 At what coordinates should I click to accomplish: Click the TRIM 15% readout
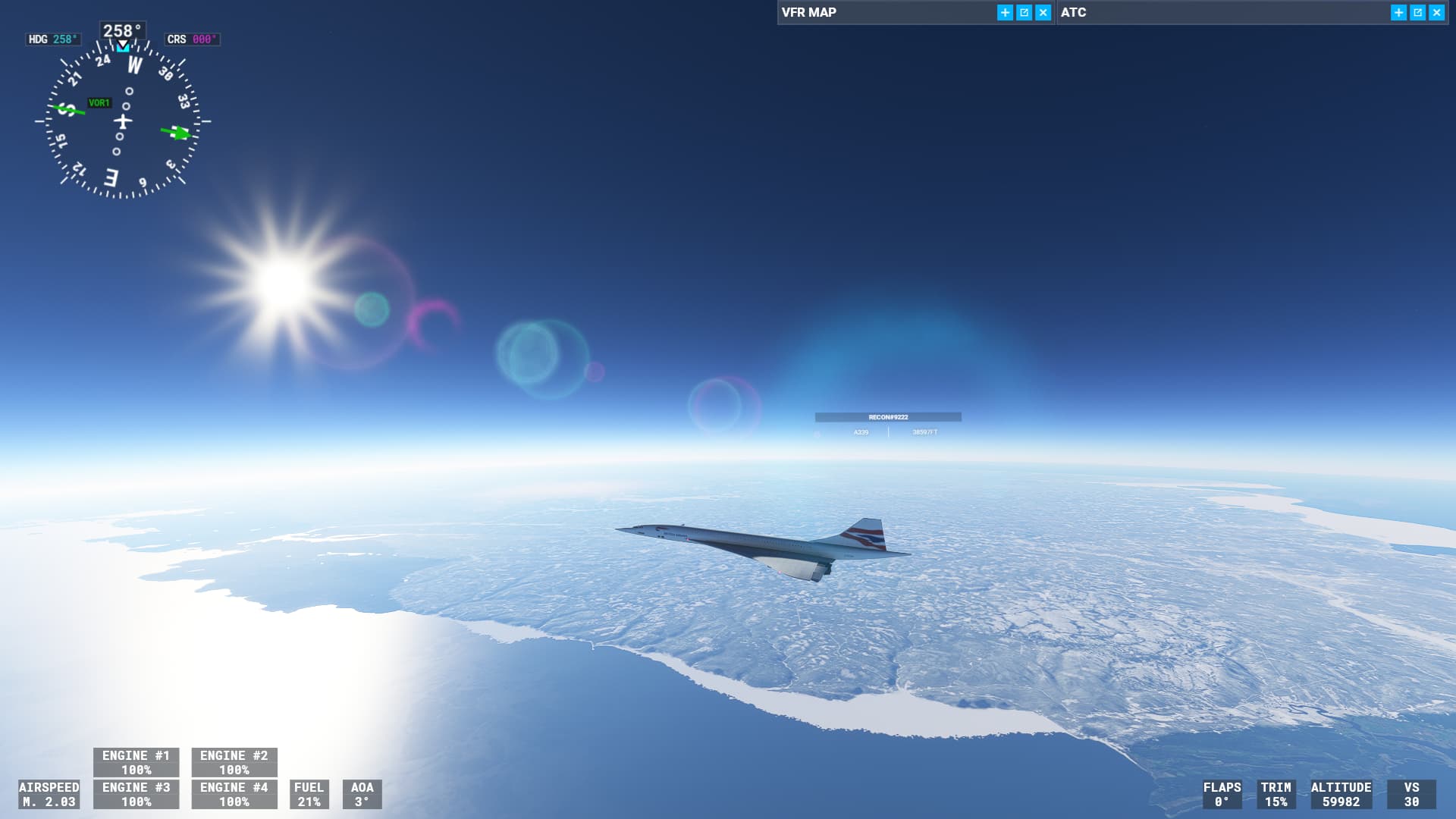(x=1277, y=795)
